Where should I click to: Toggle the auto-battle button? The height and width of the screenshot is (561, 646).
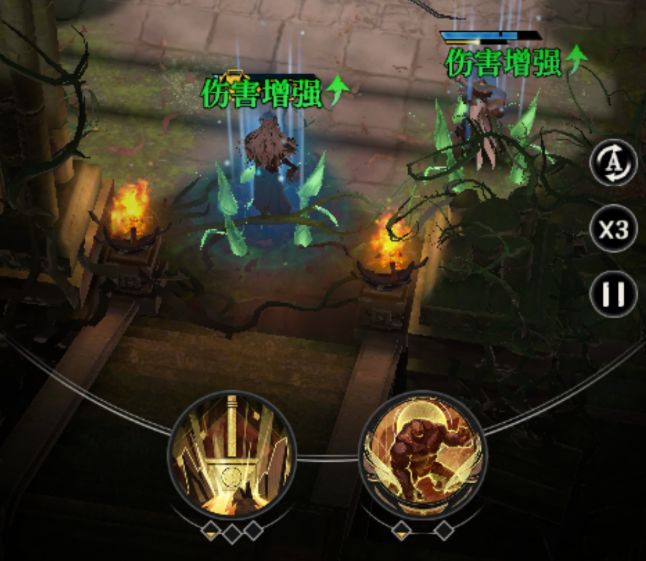(x=613, y=163)
